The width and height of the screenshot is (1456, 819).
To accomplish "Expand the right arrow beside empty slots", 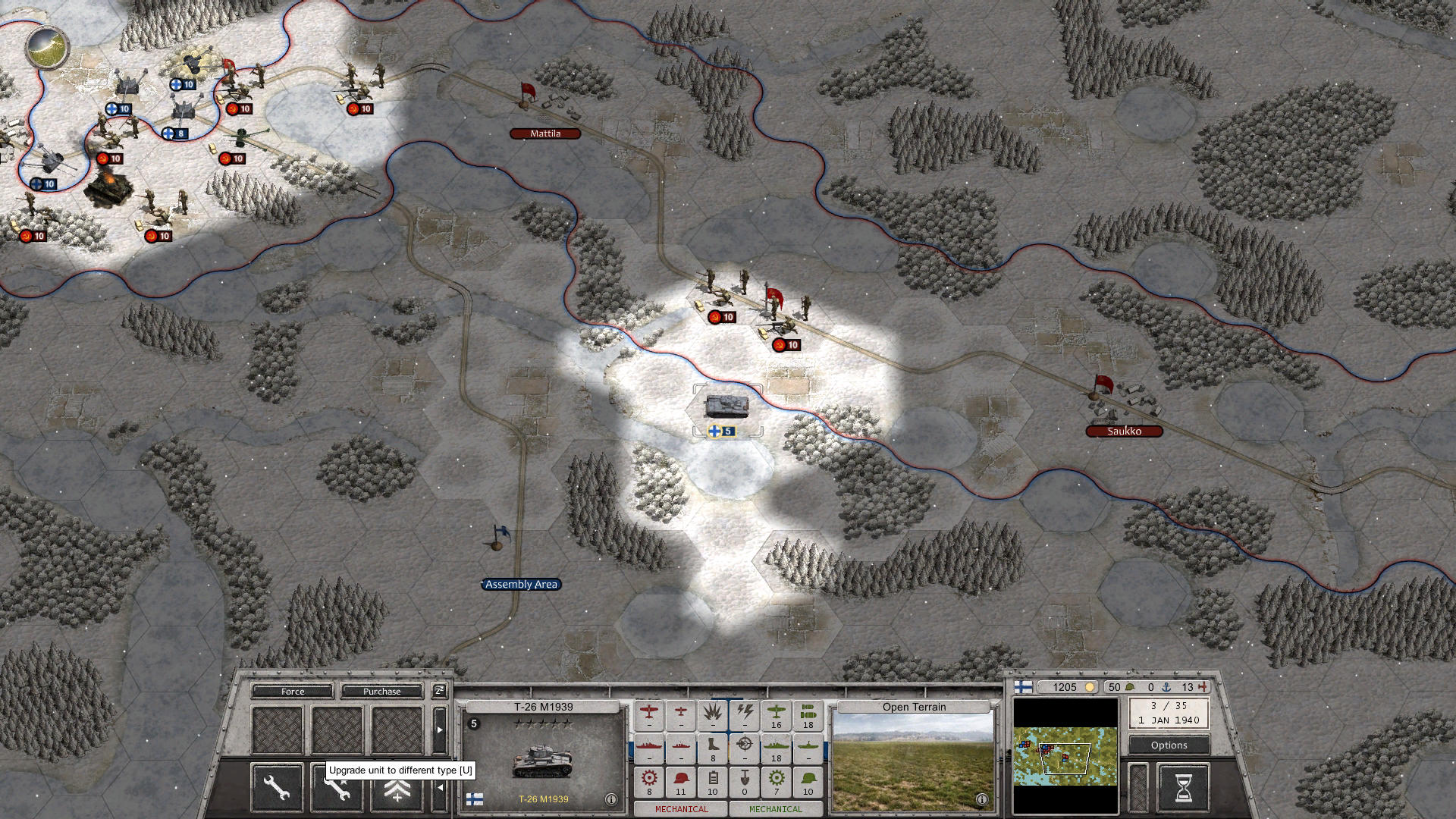I will click(x=440, y=730).
